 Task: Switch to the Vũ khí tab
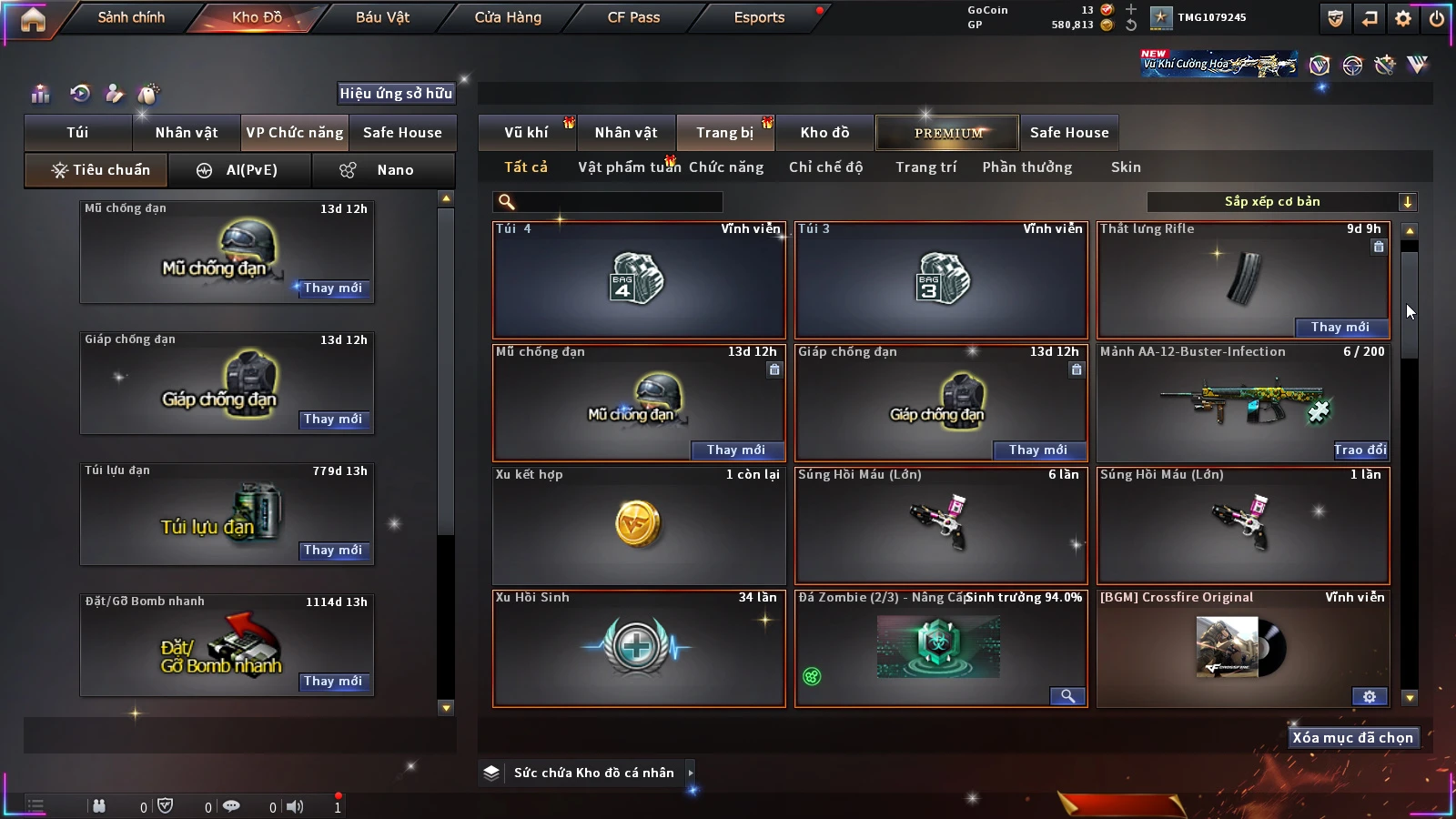pyautogui.click(x=526, y=133)
